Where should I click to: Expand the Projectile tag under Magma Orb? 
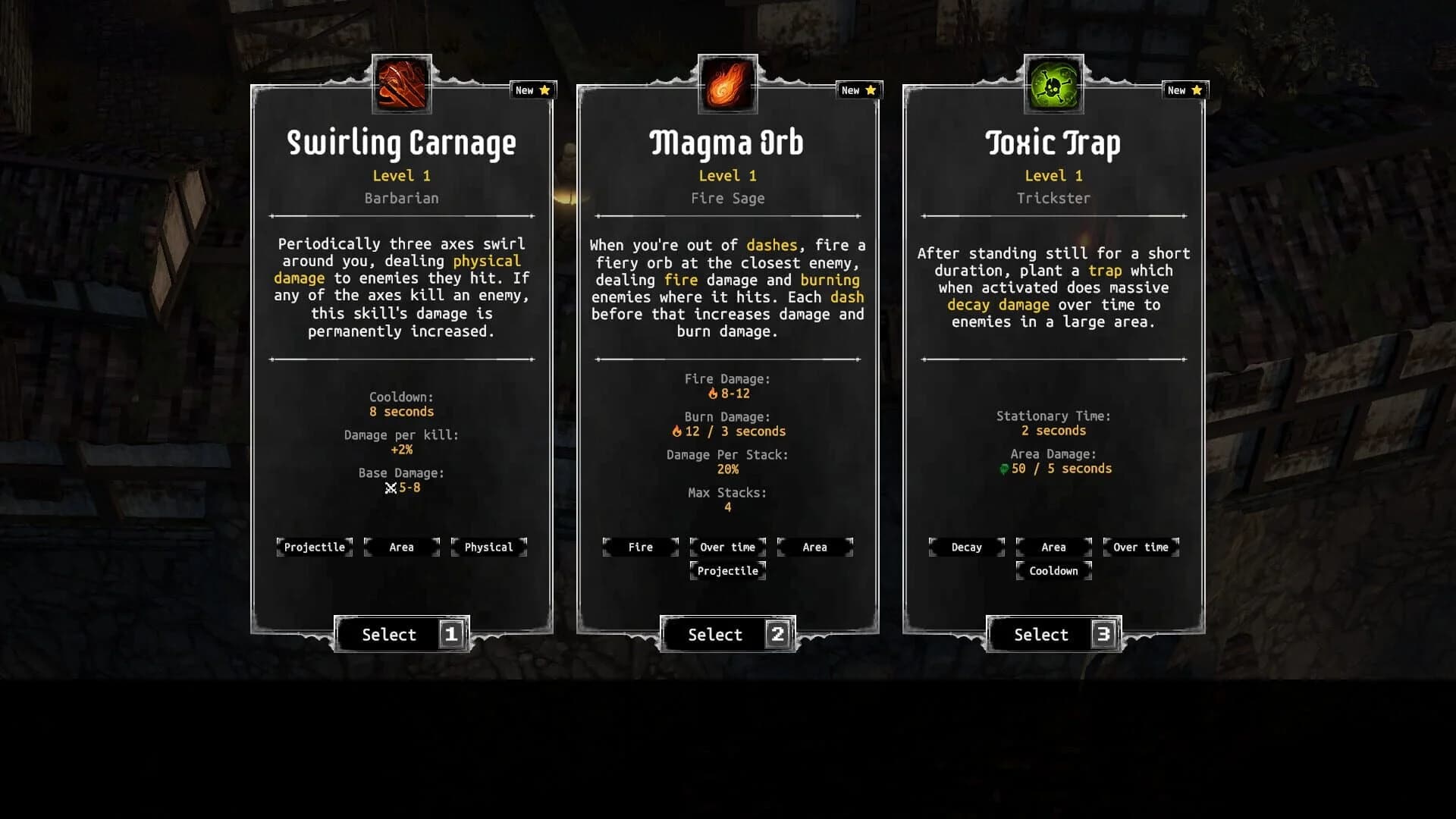click(727, 571)
